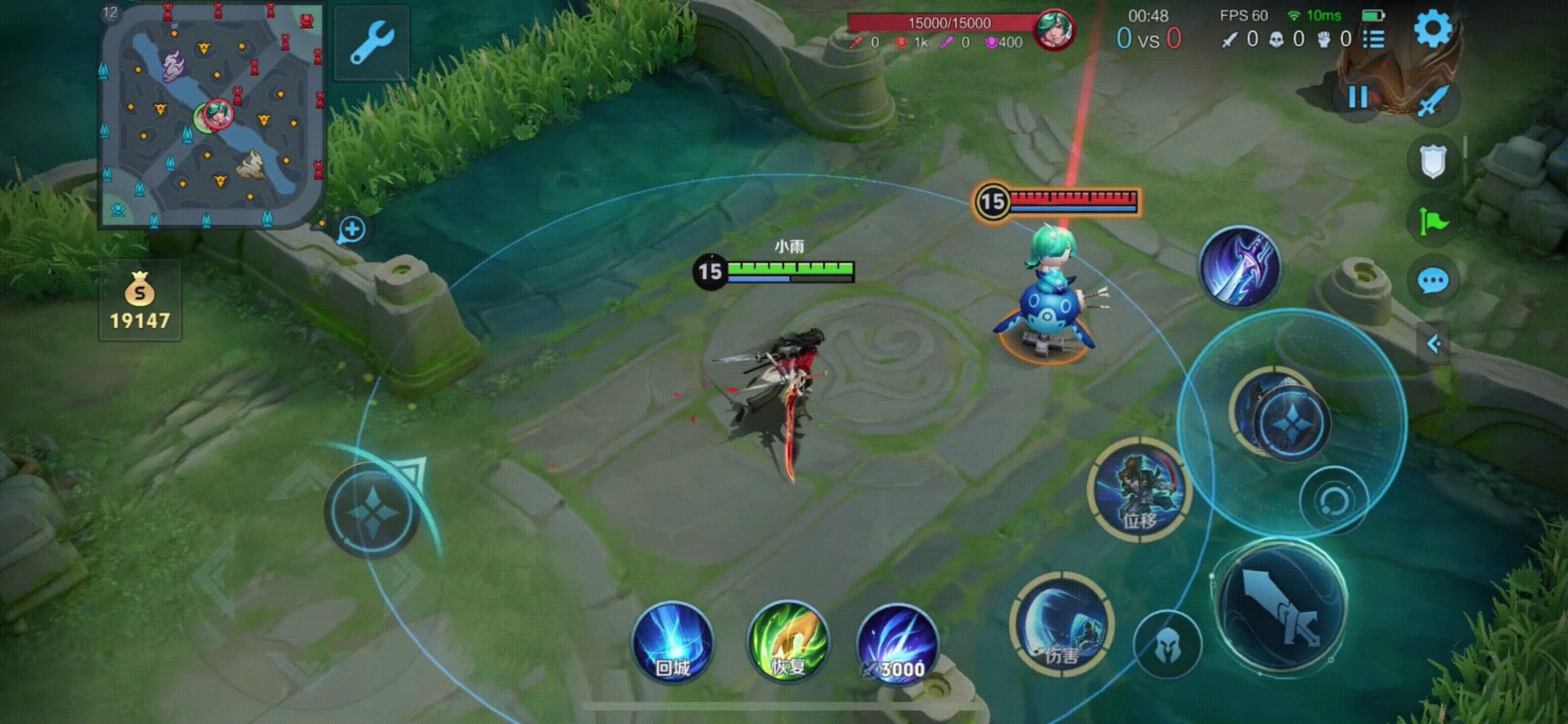
Task: Open the scoreboard list icon
Action: pos(1374,40)
